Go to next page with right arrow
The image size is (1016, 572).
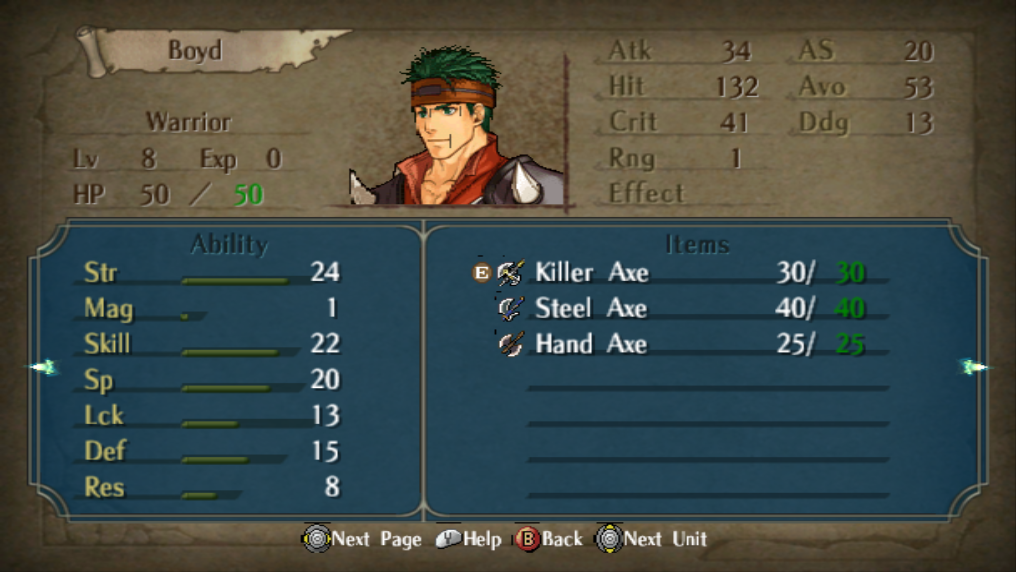pyautogui.click(x=973, y=367)
